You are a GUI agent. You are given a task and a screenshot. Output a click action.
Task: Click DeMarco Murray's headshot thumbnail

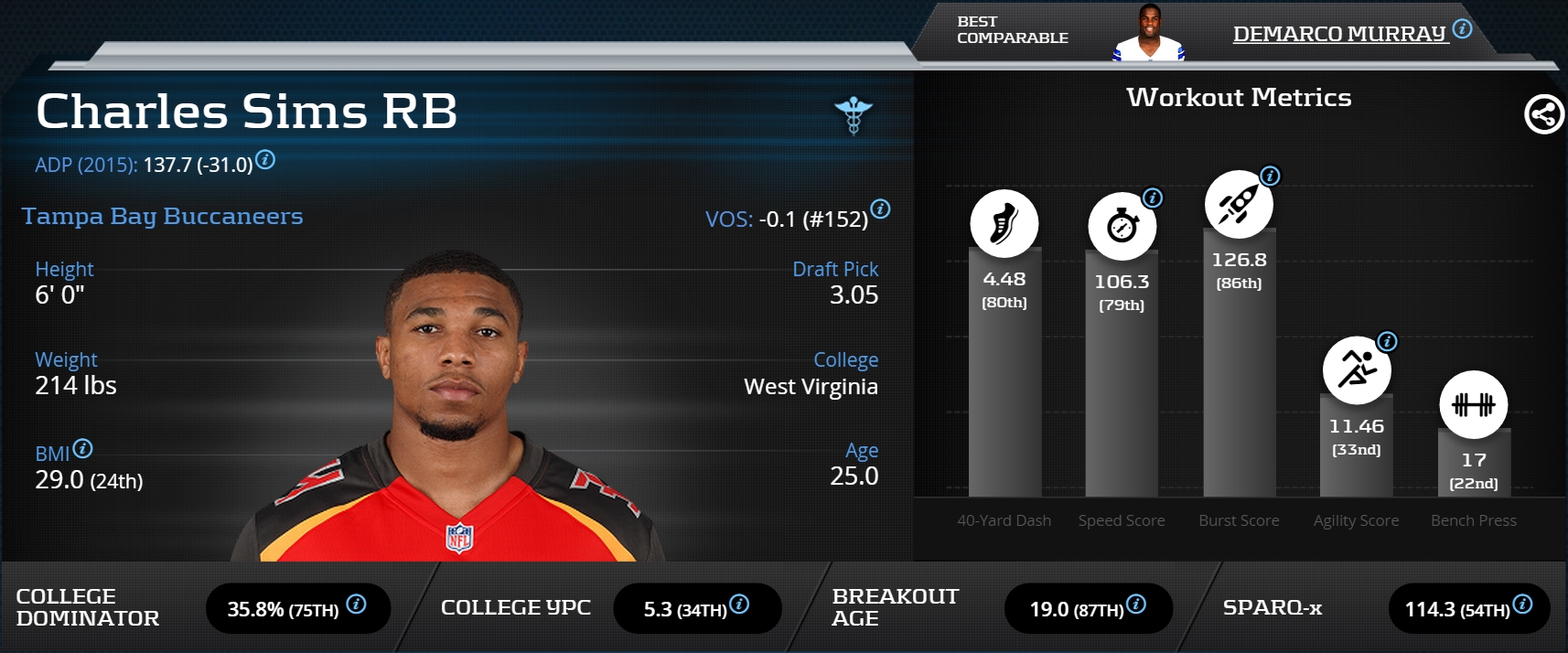click(x=1148, y=34)
